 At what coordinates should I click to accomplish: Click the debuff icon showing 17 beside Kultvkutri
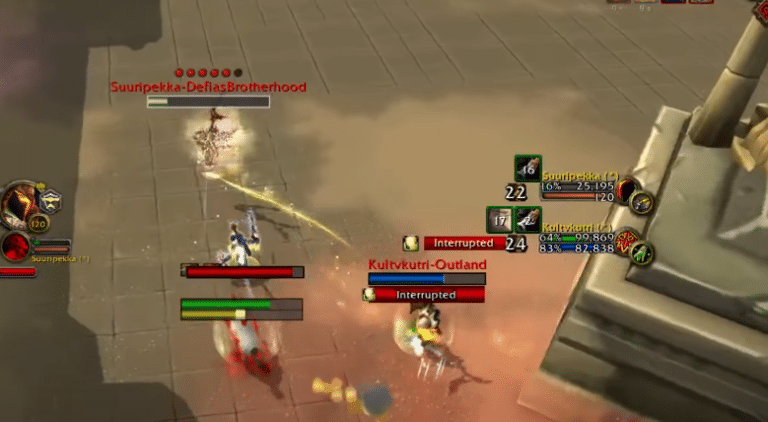tap(500, 220)
